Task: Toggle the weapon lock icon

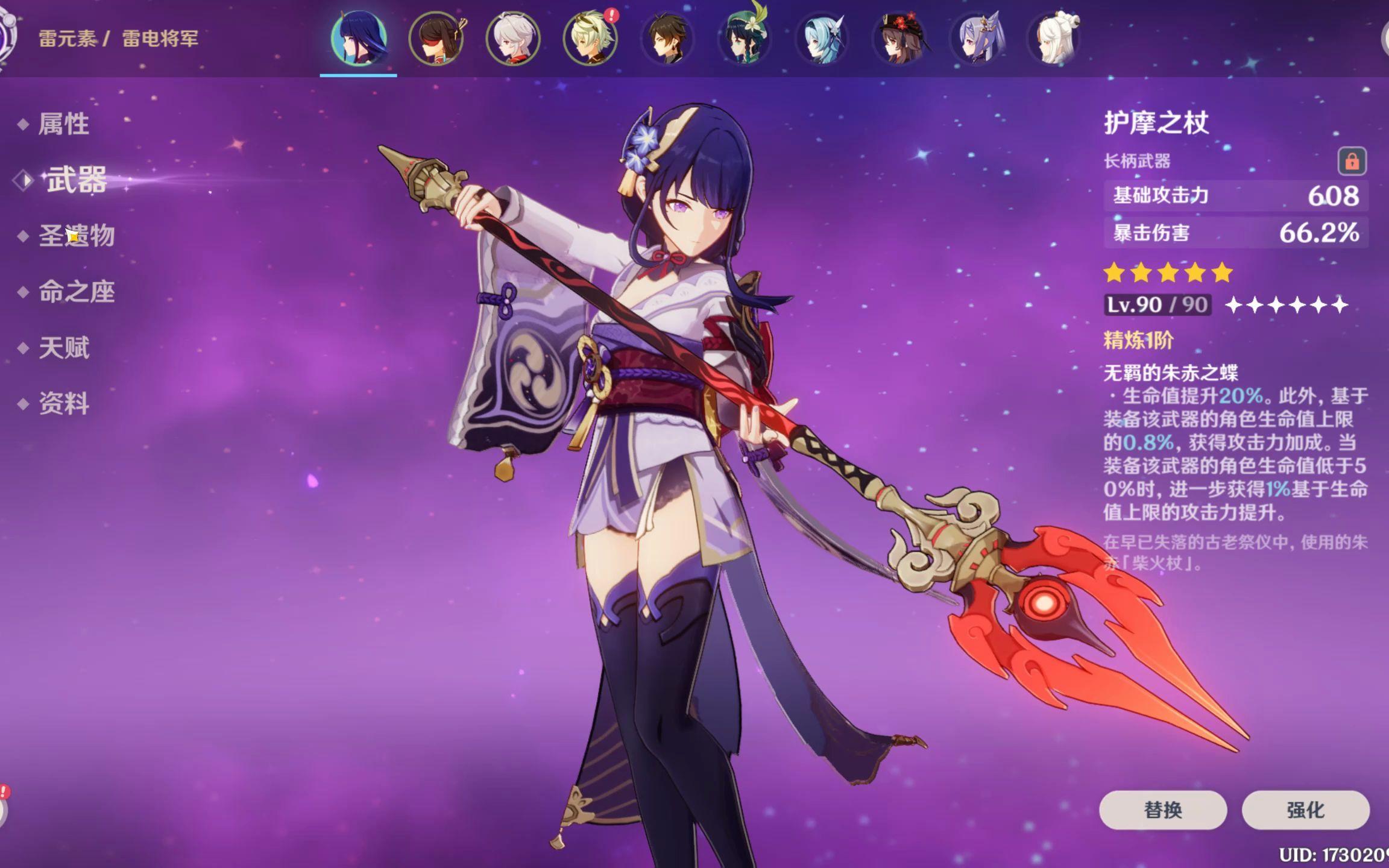Action: (x=1352, y=161)
